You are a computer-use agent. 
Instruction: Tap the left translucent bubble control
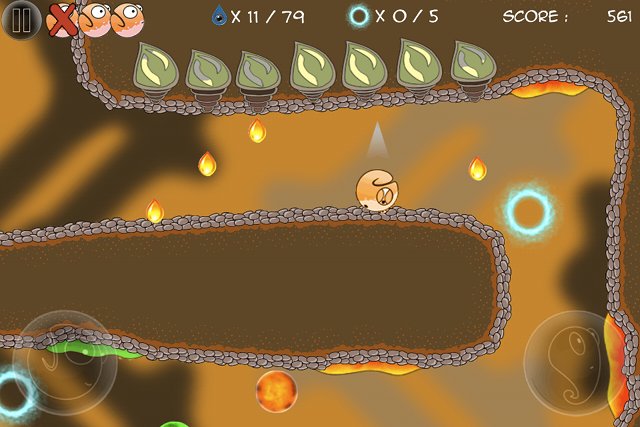64,361
